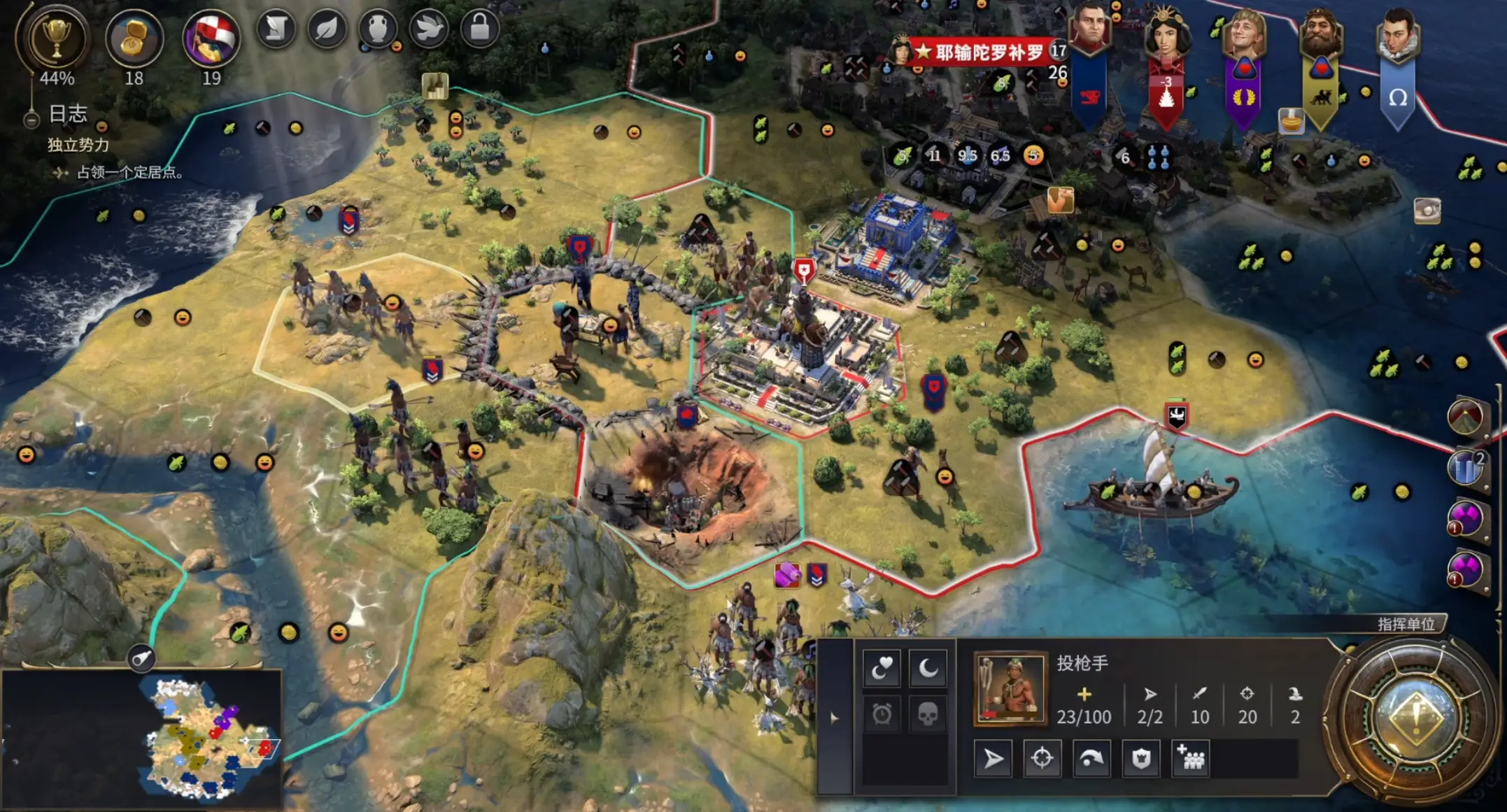Open the scroll and quill icon

pos(276,29)
